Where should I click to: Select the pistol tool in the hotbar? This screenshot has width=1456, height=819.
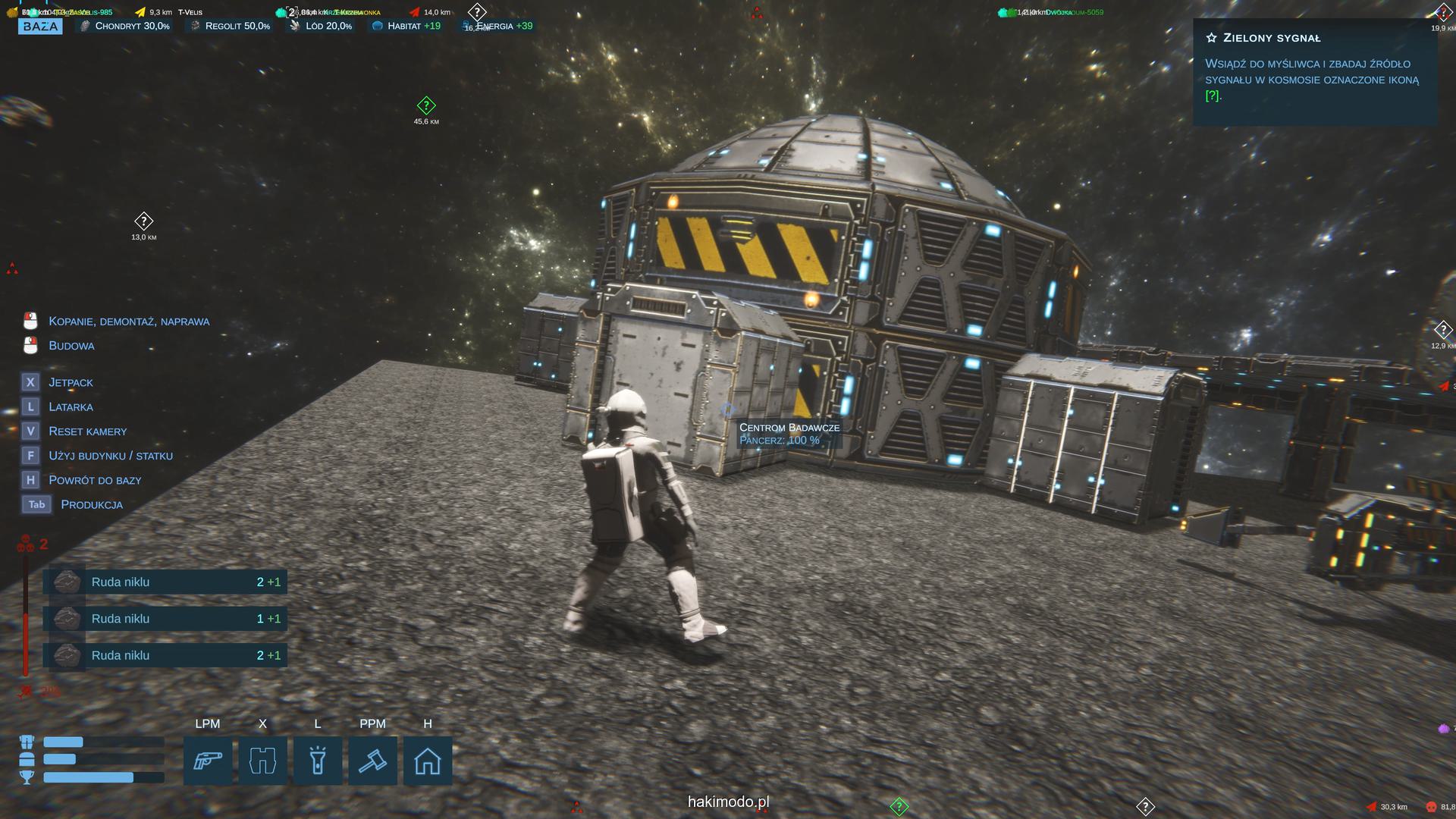(208, 761)
